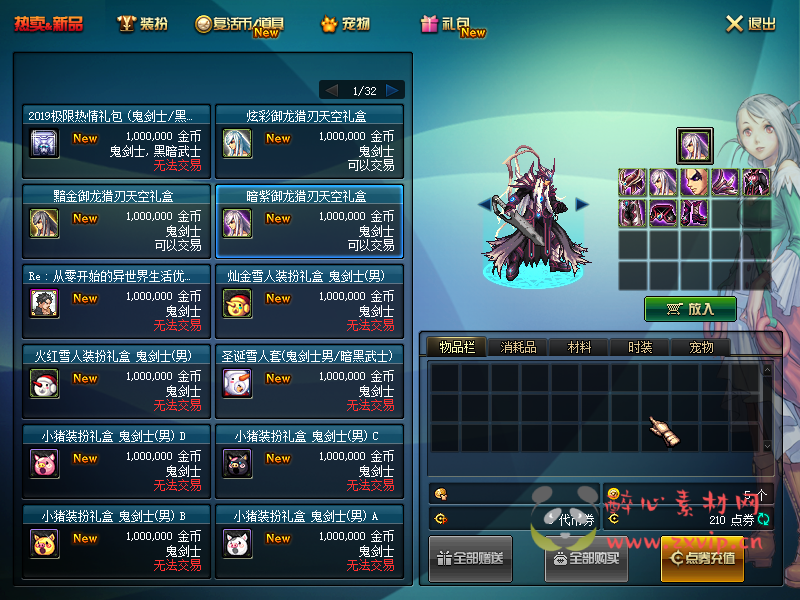This screenshot has width=800, height=600.
Task: Click the 放入 add-to-cart button
Action: coord(690,309)
